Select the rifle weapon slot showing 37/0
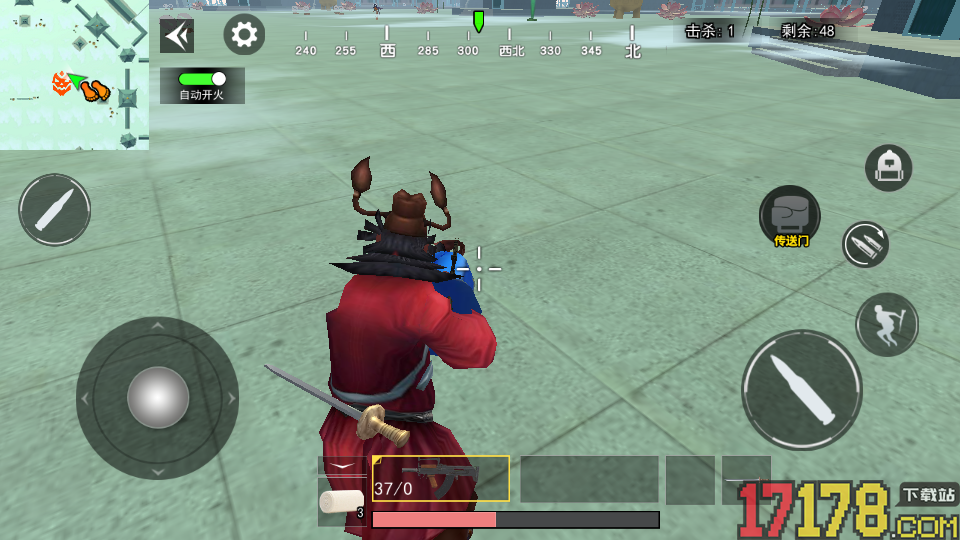Viewport: 960px width, 540px height. pyautogui.click(x=441, y=478)
